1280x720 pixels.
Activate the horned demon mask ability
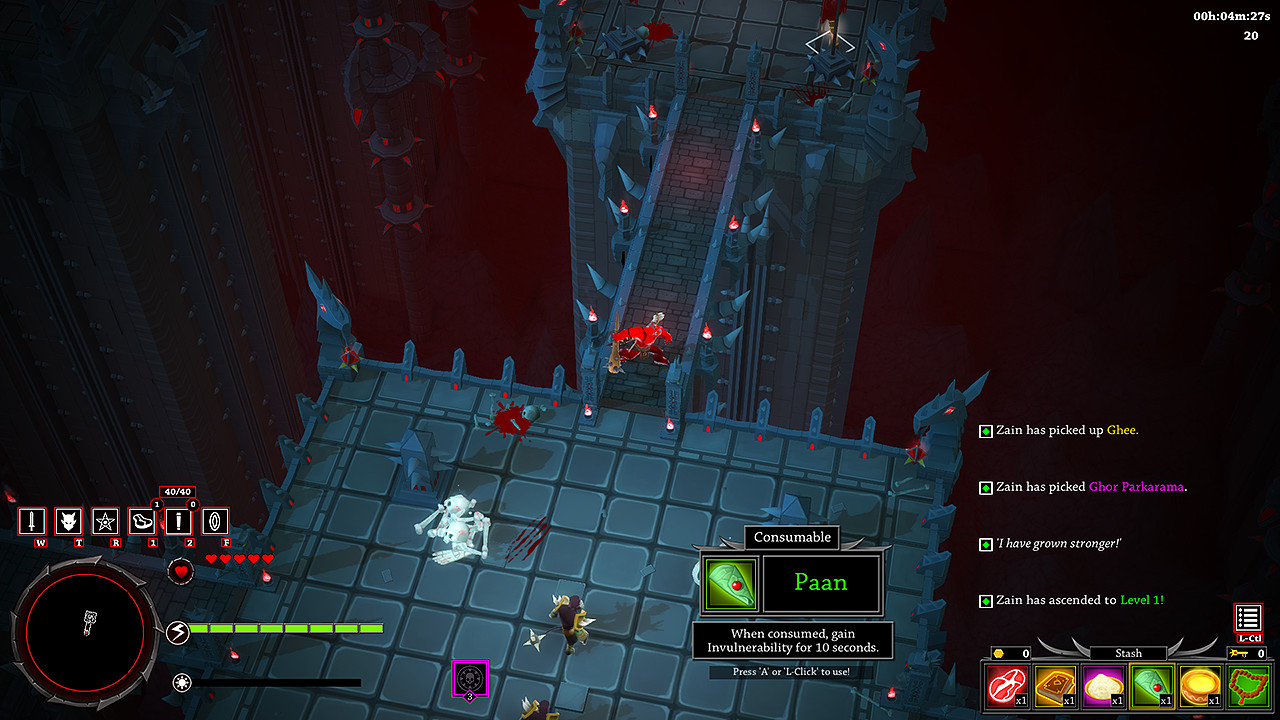69,521
